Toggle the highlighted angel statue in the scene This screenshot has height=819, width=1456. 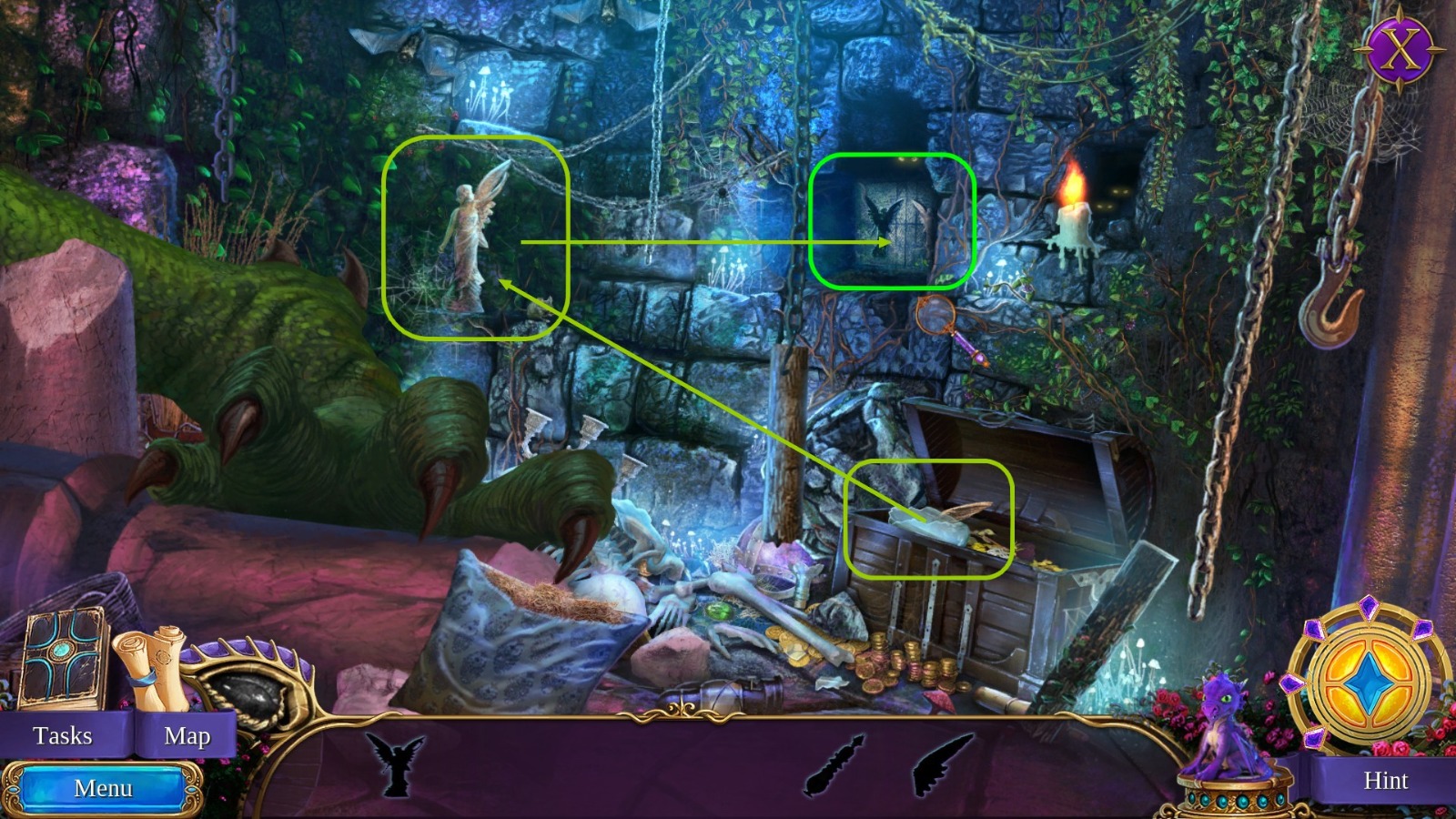tap(469, 241)
